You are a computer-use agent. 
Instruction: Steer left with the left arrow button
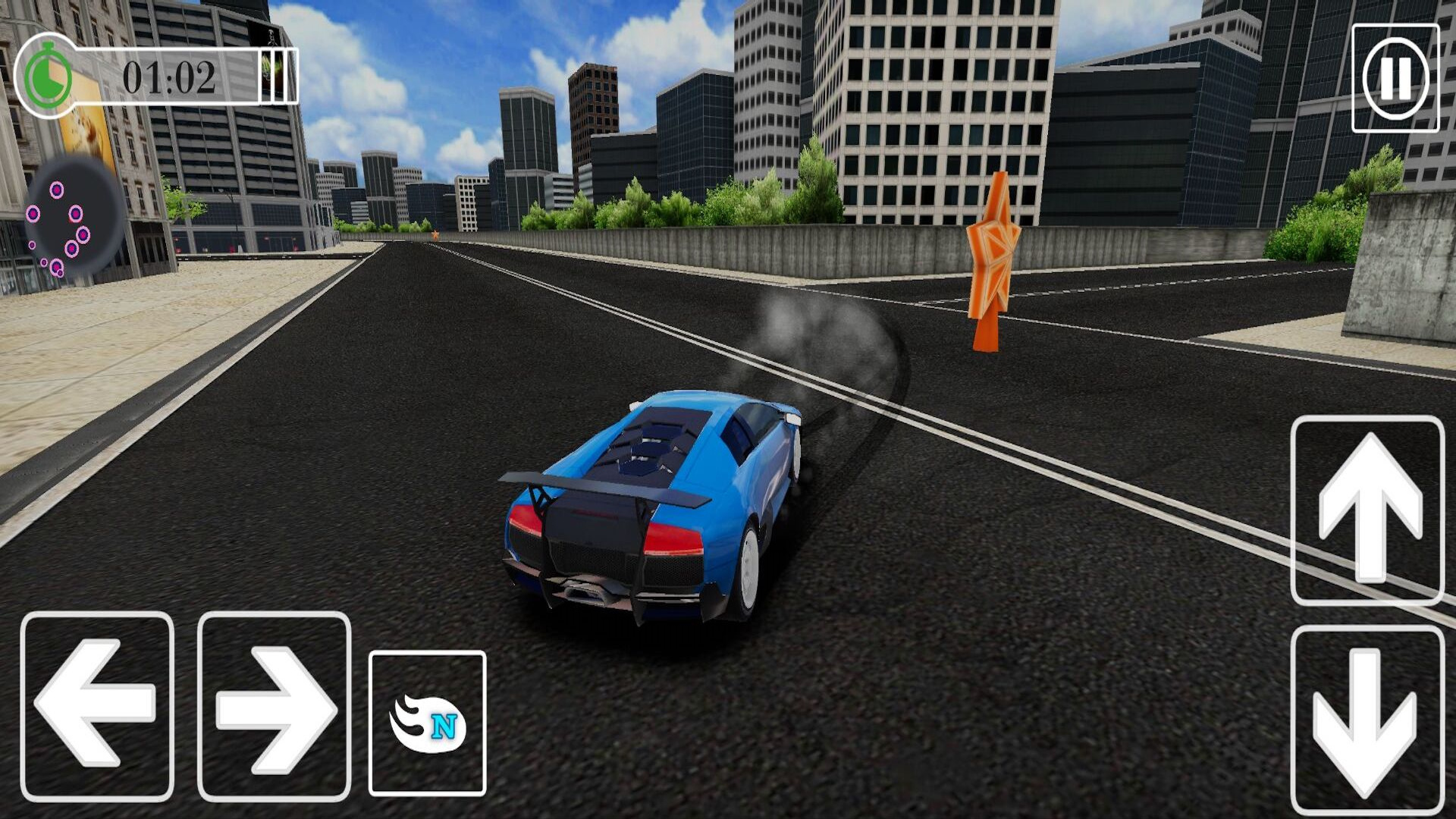(97, 705)
